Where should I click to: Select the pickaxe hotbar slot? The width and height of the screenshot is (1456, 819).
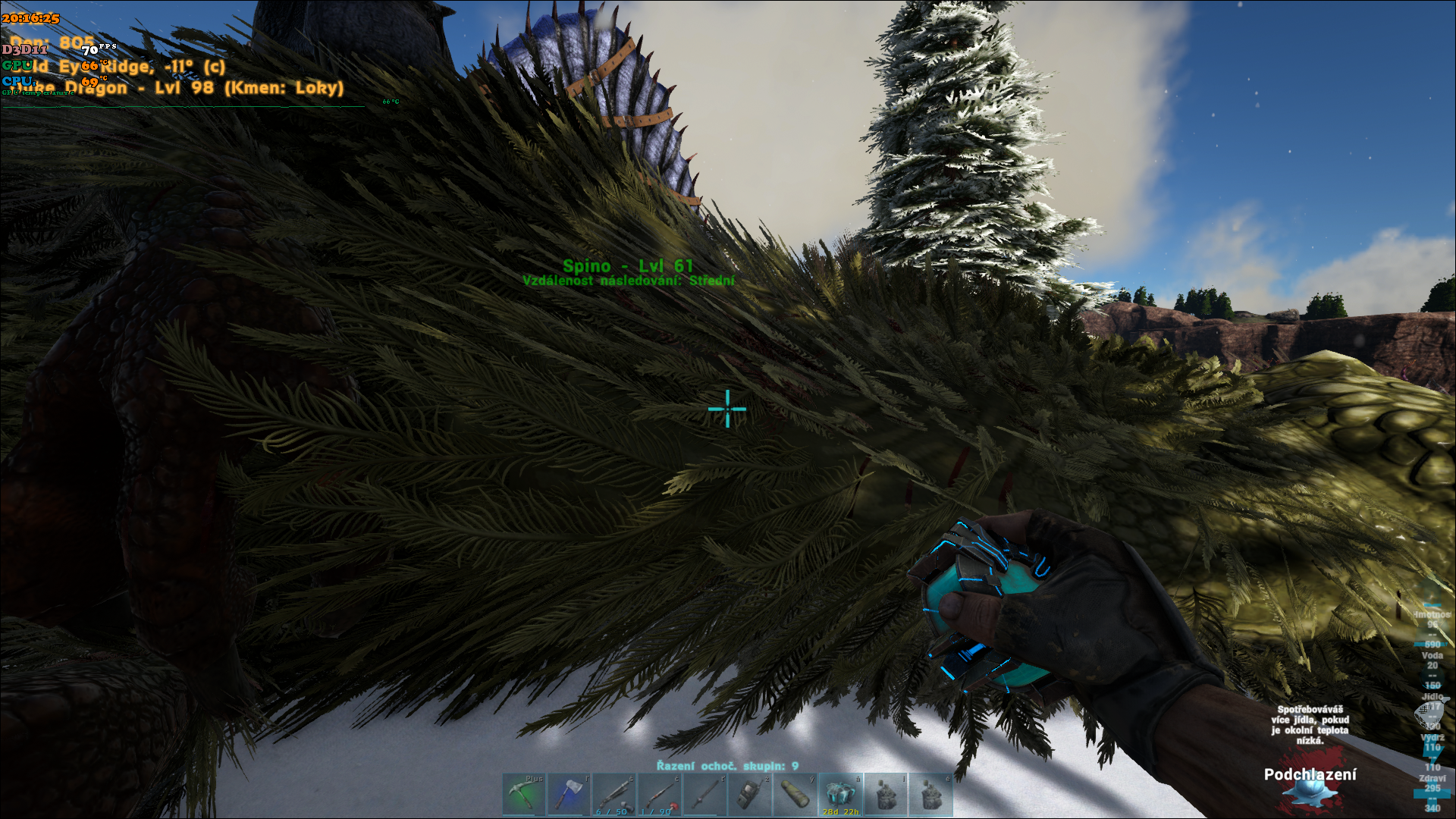[x=523, y=794]
